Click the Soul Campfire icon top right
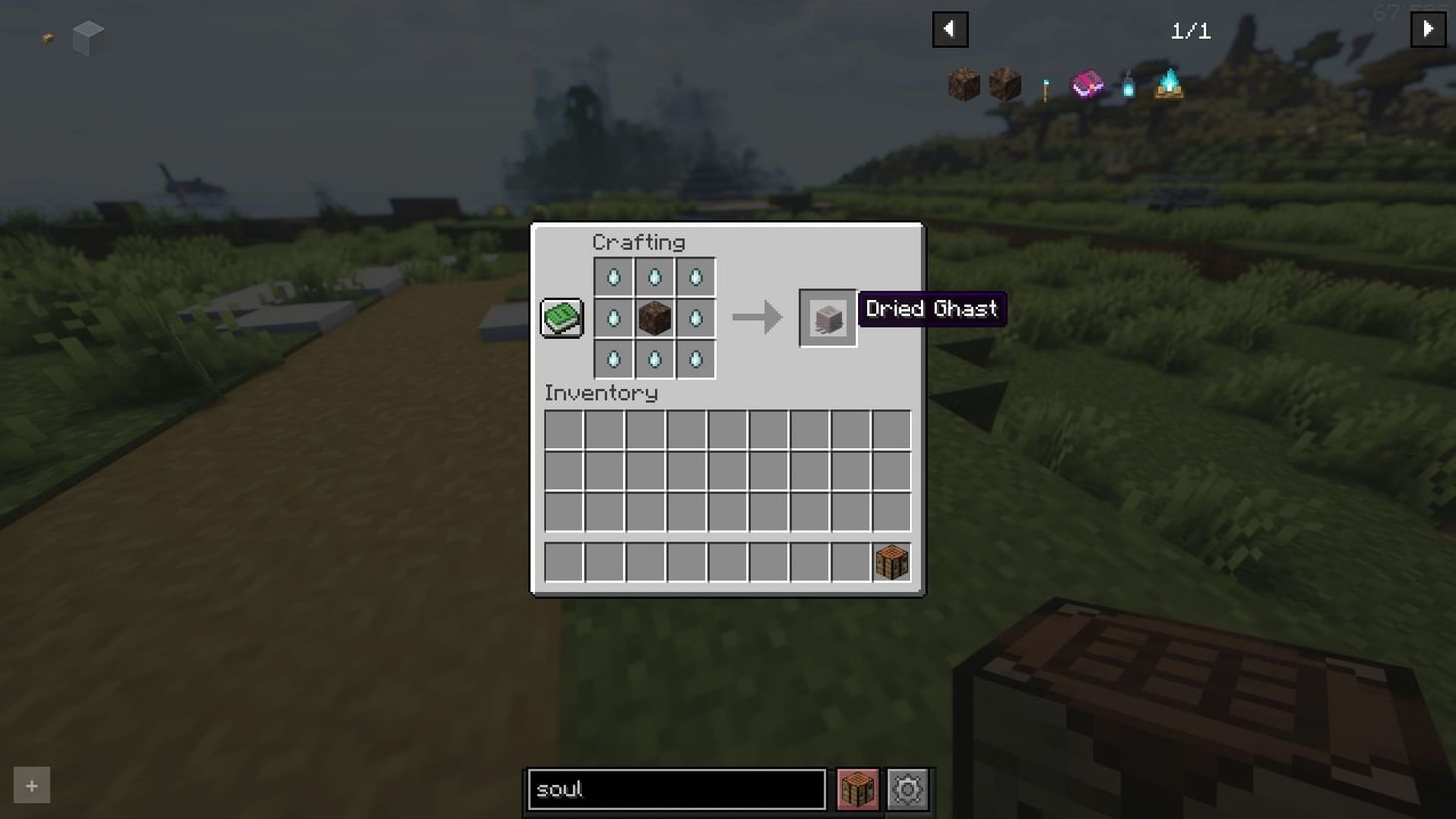The width and height of the screenshot is (1456, 819). pyautogui.click(x=1169, y=85)
